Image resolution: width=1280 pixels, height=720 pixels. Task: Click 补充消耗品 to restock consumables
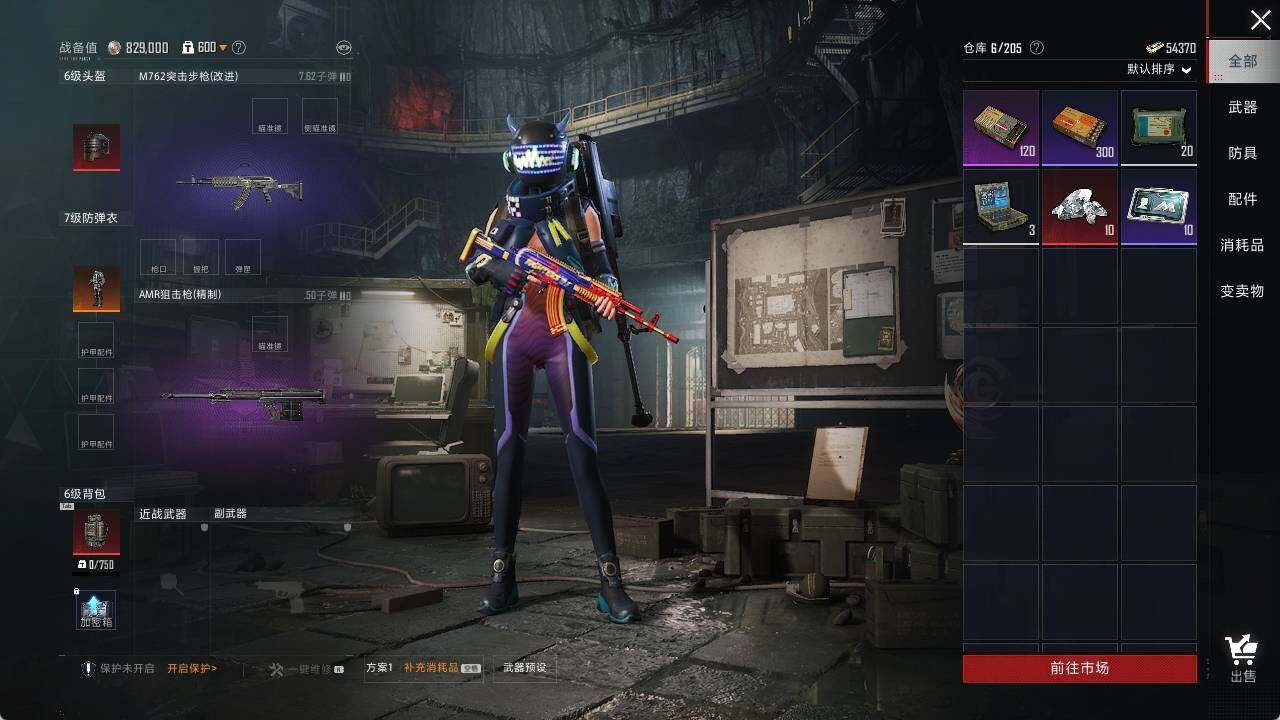[x=431, y=668]
